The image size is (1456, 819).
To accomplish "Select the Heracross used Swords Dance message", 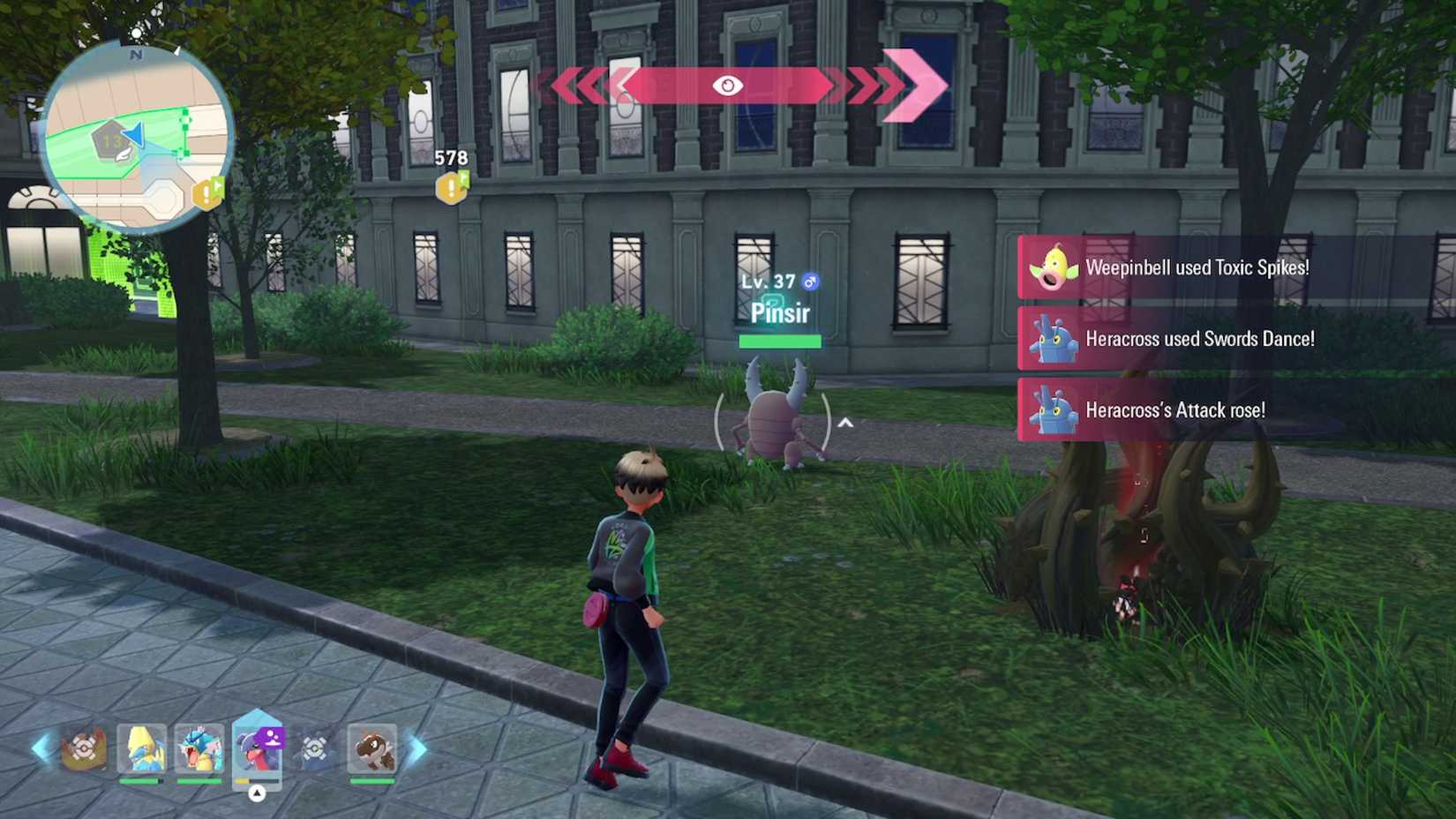I will 1200,338.
